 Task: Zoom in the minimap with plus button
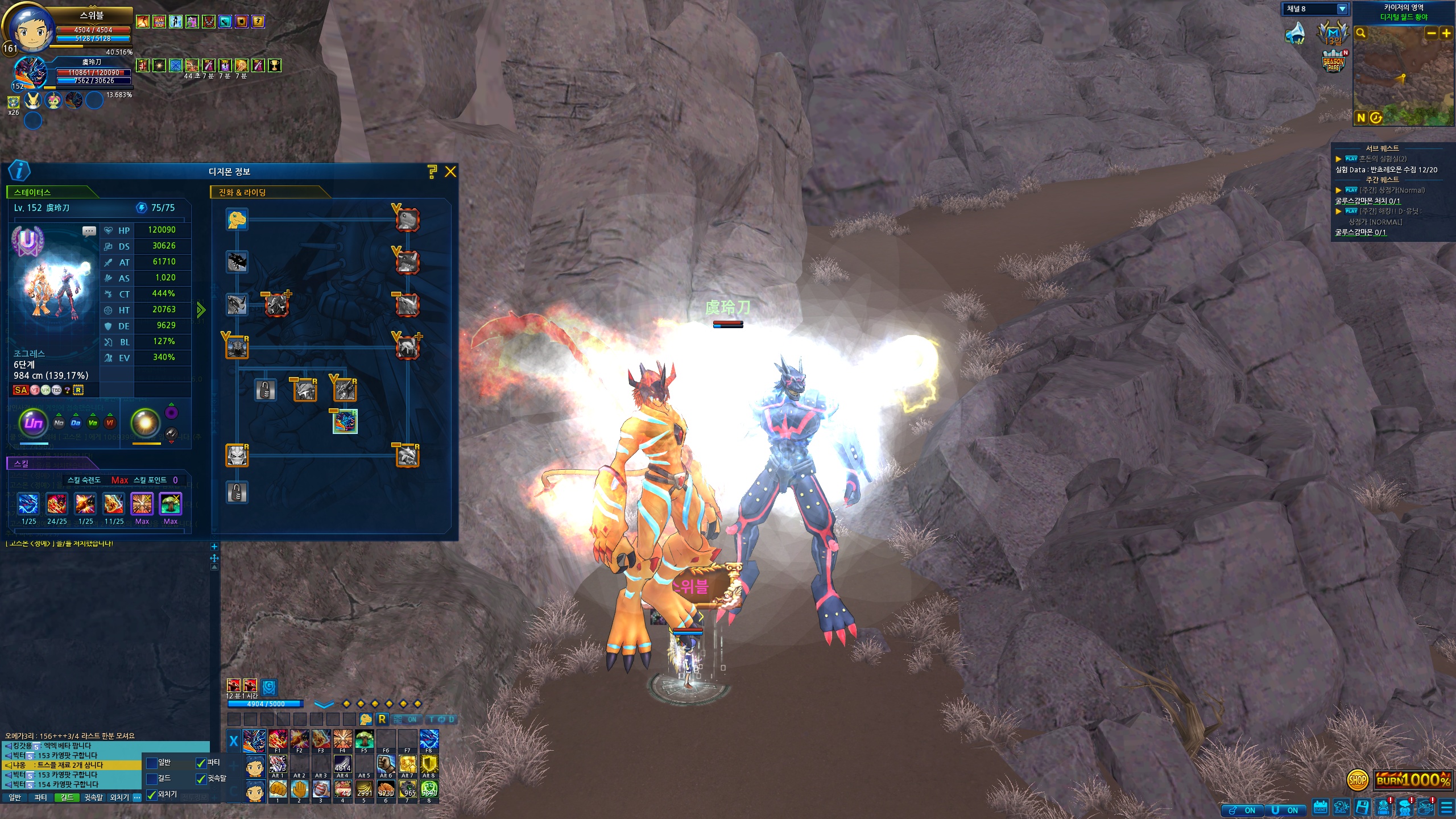tap(1446, 34)
